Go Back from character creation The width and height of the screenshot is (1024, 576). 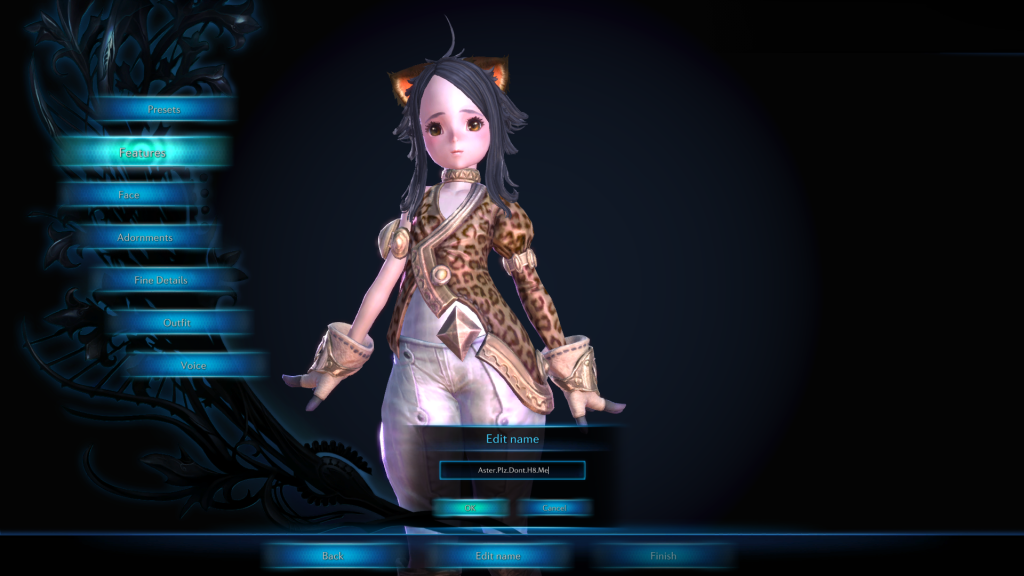click(x=333, y=556)
